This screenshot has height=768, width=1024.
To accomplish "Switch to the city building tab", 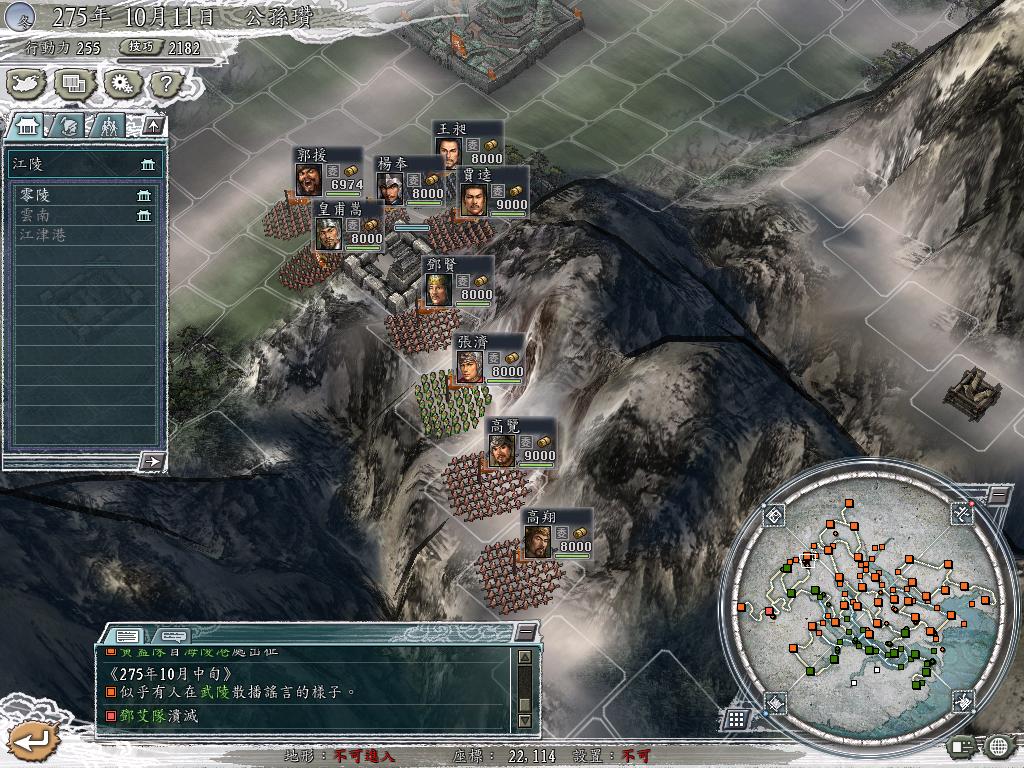I will point(27,126).
